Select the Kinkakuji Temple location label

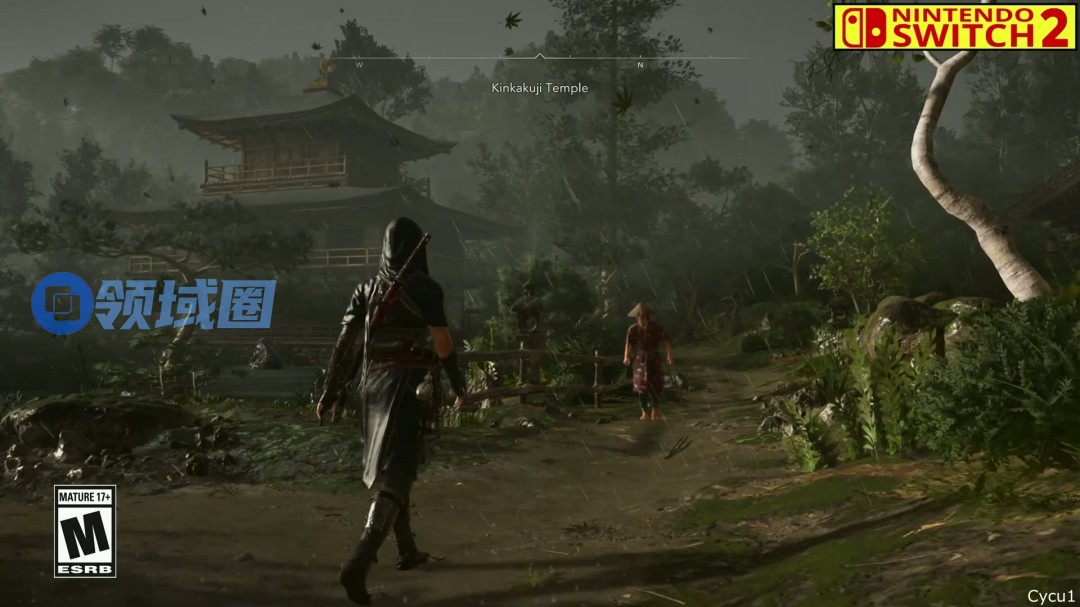click(540, 88)
